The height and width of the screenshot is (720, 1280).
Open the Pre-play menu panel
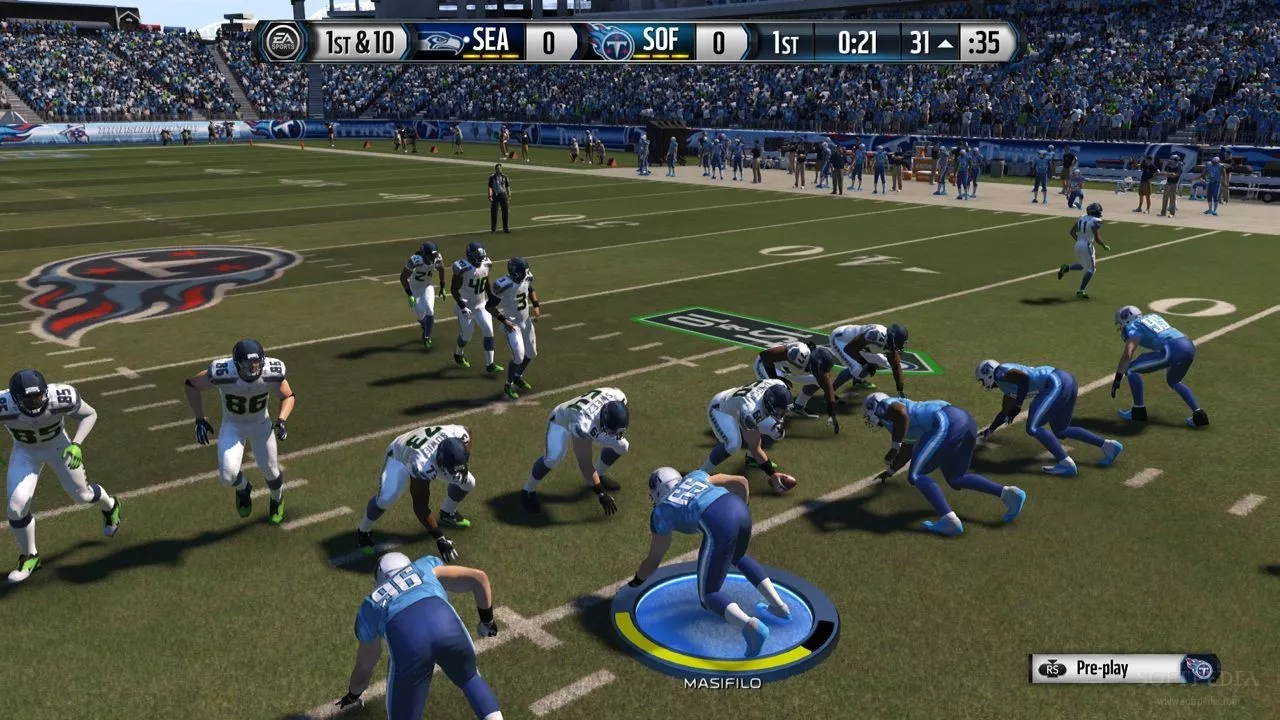point(1124,668)
